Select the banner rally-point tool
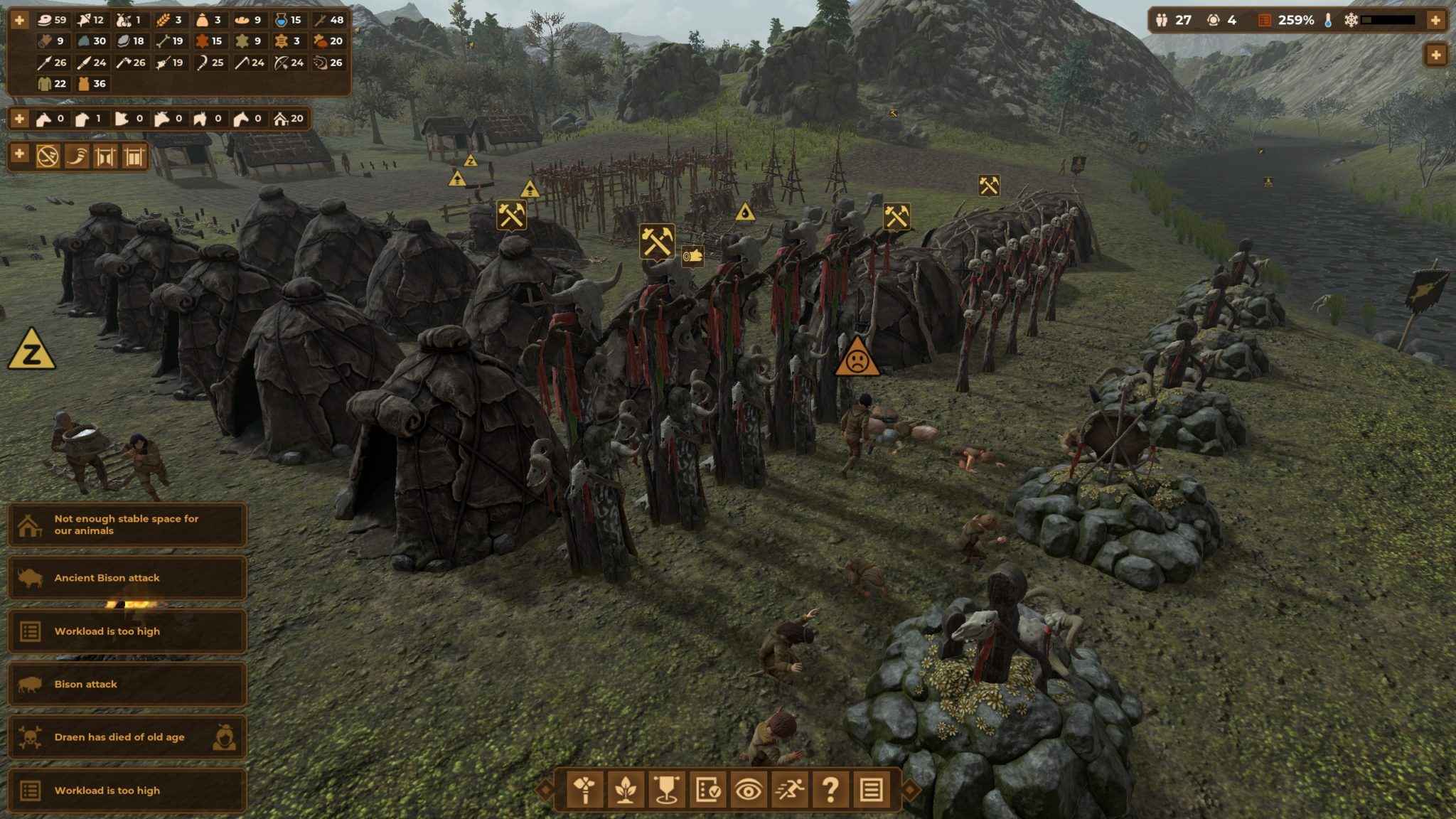 click(x=666, y=789)
